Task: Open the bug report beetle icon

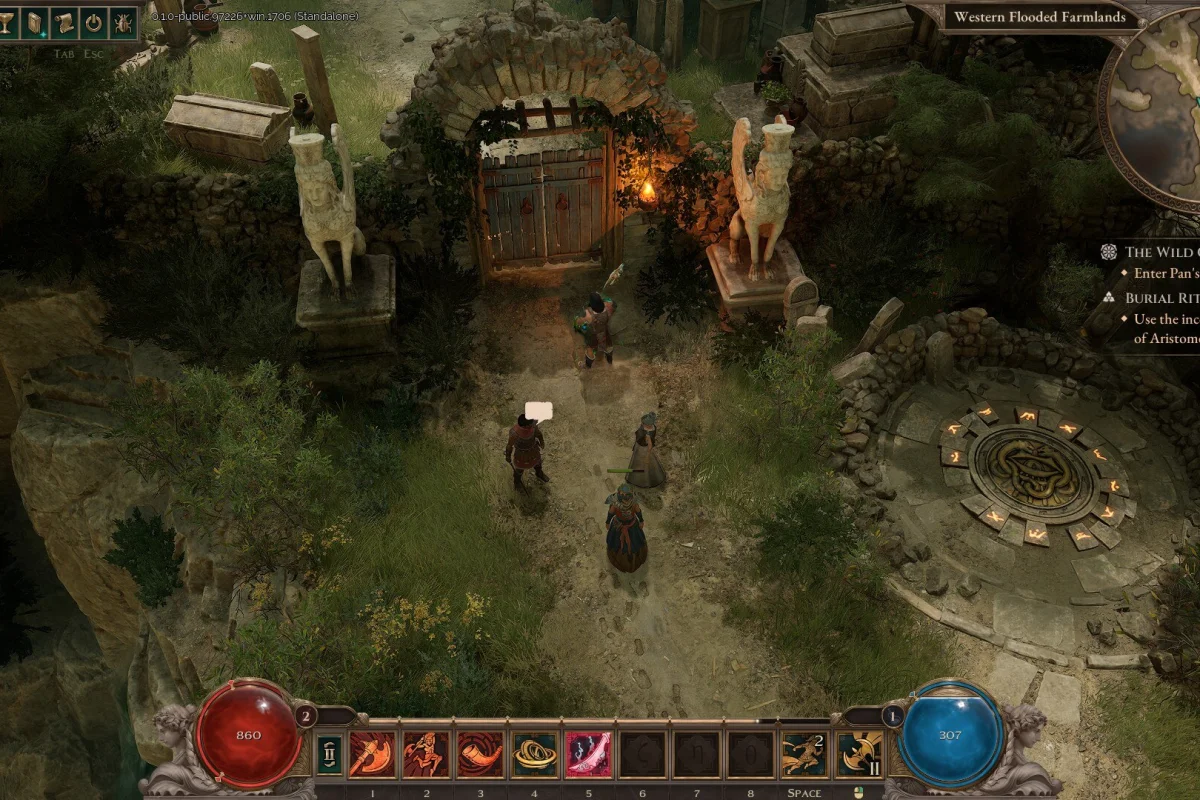Action: 124,21
